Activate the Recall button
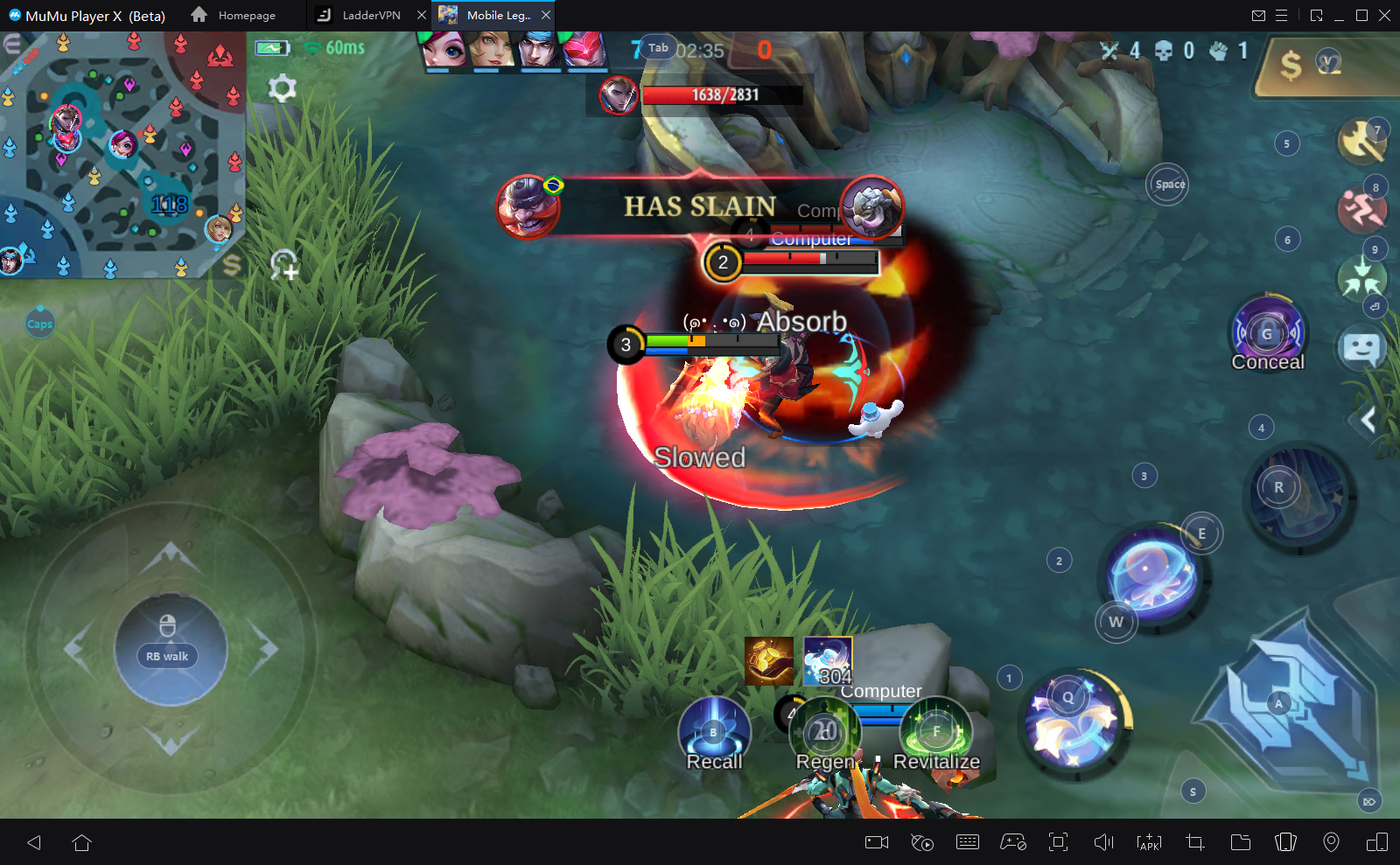1400x865 pixels. point(714,731)
